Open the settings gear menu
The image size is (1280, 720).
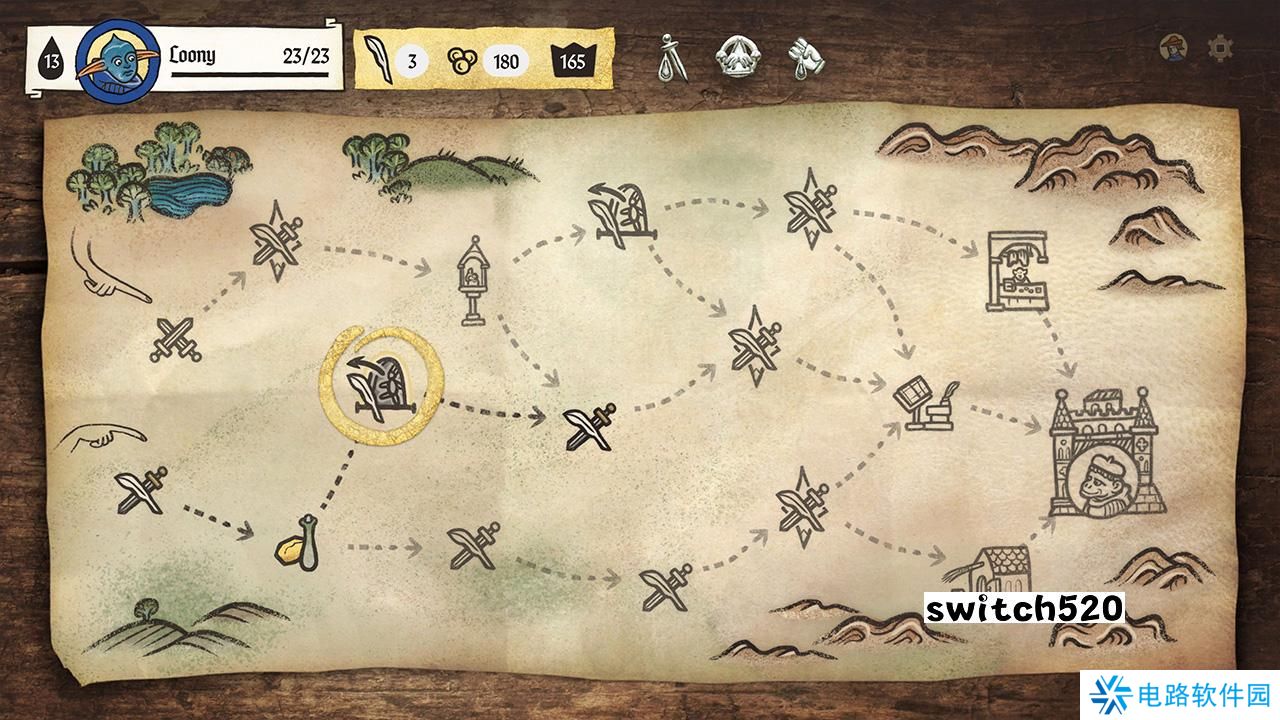point(1220,47)
